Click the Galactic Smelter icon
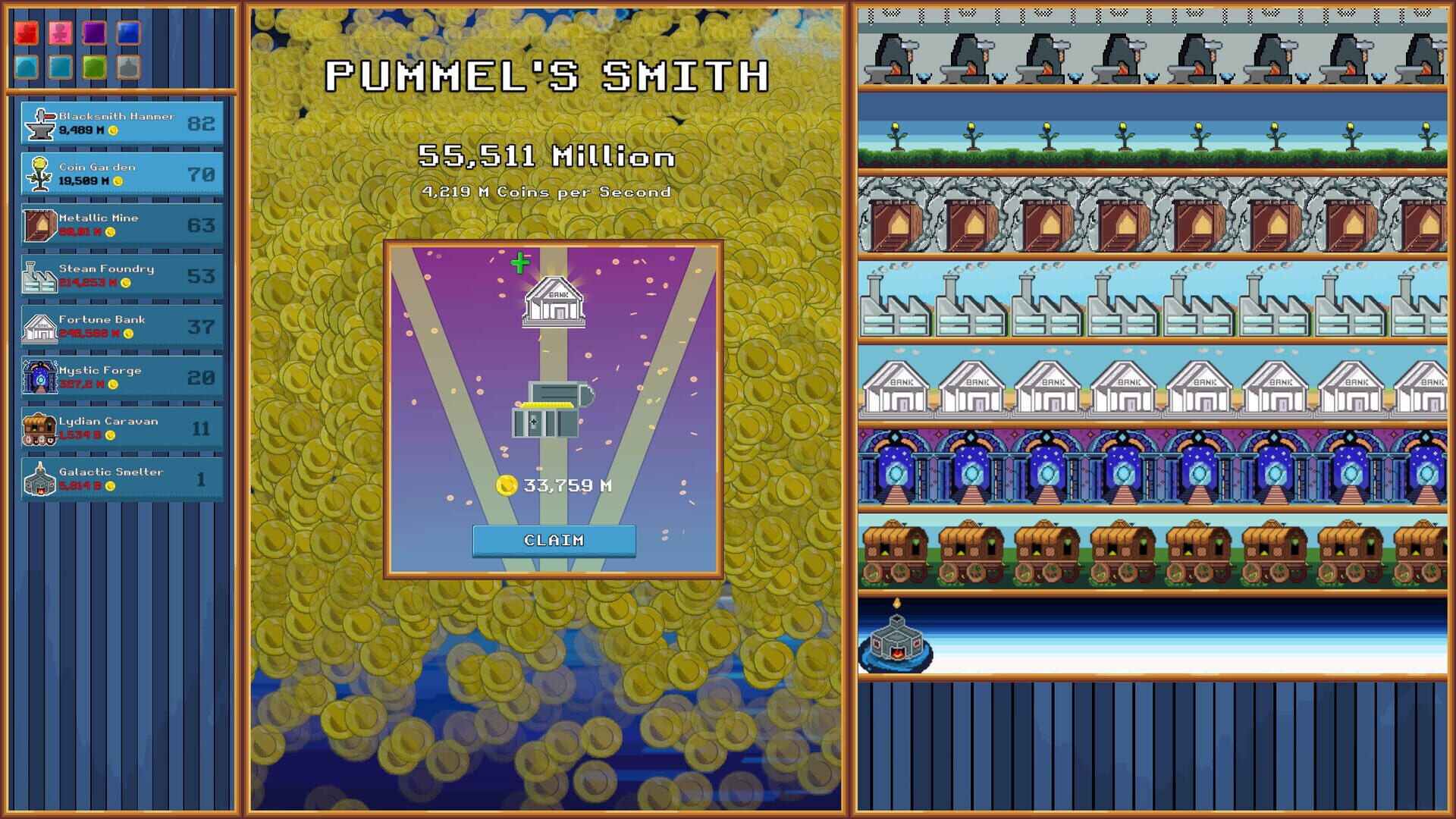The height and width of the screenshot is (819, 1456). pyautogui.click(x=38, y=477)
